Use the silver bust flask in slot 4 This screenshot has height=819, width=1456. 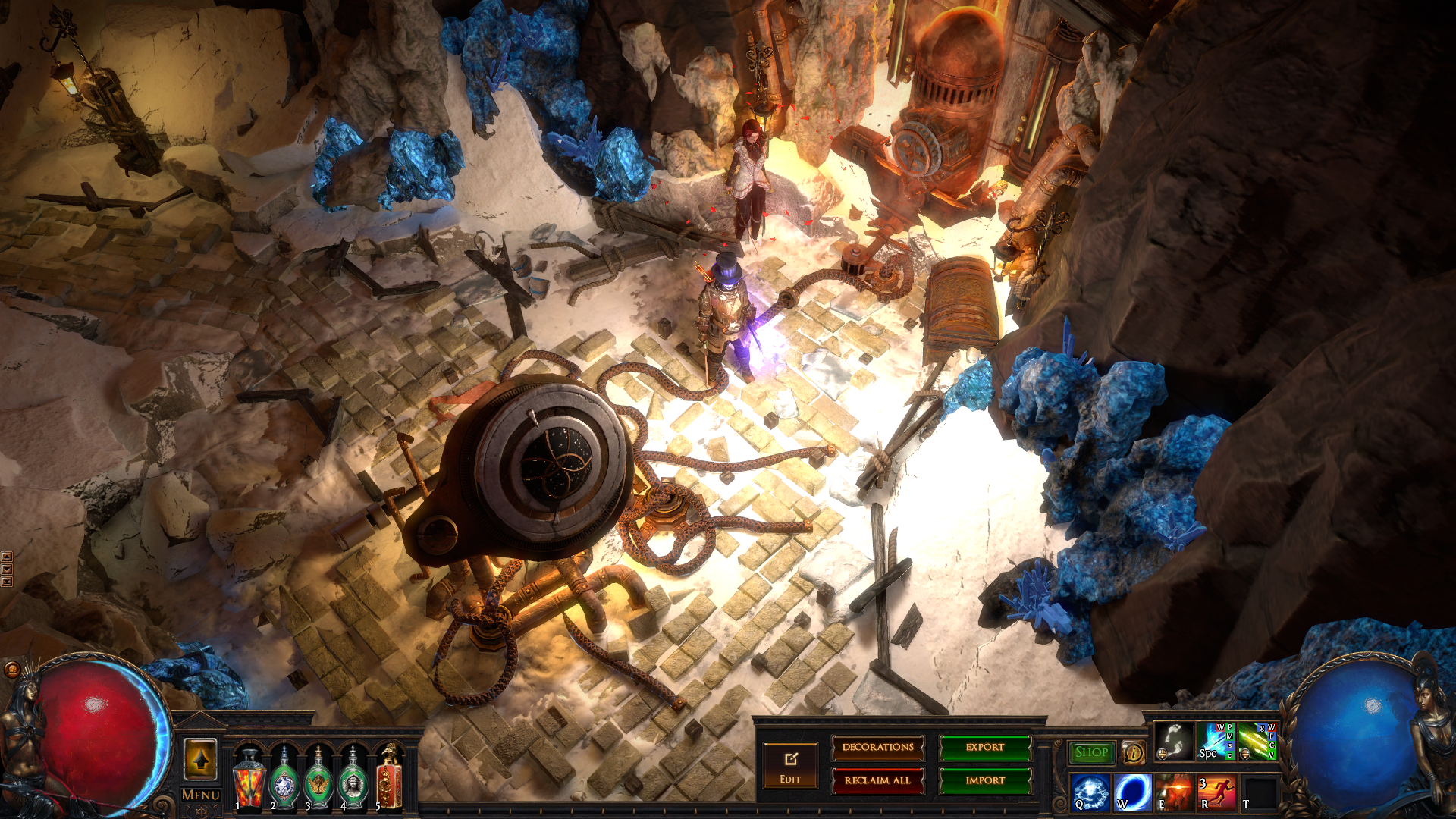pos(353,779)
